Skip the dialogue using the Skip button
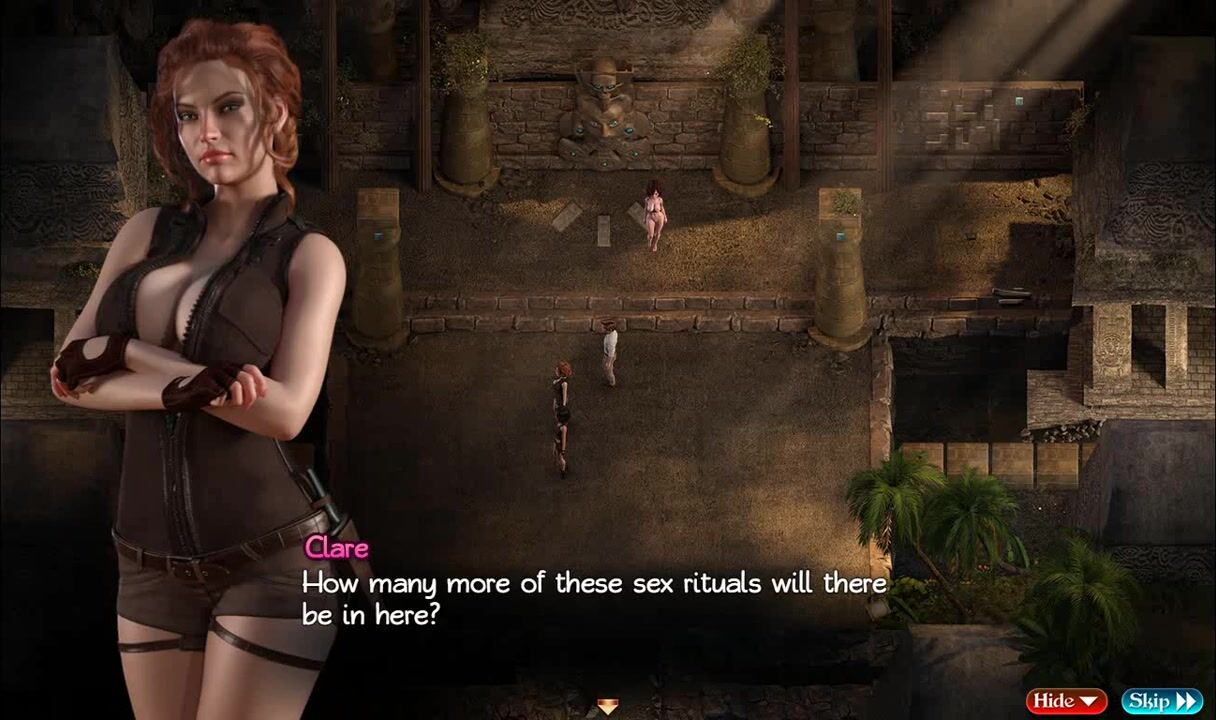 (x=1160, y=700)
